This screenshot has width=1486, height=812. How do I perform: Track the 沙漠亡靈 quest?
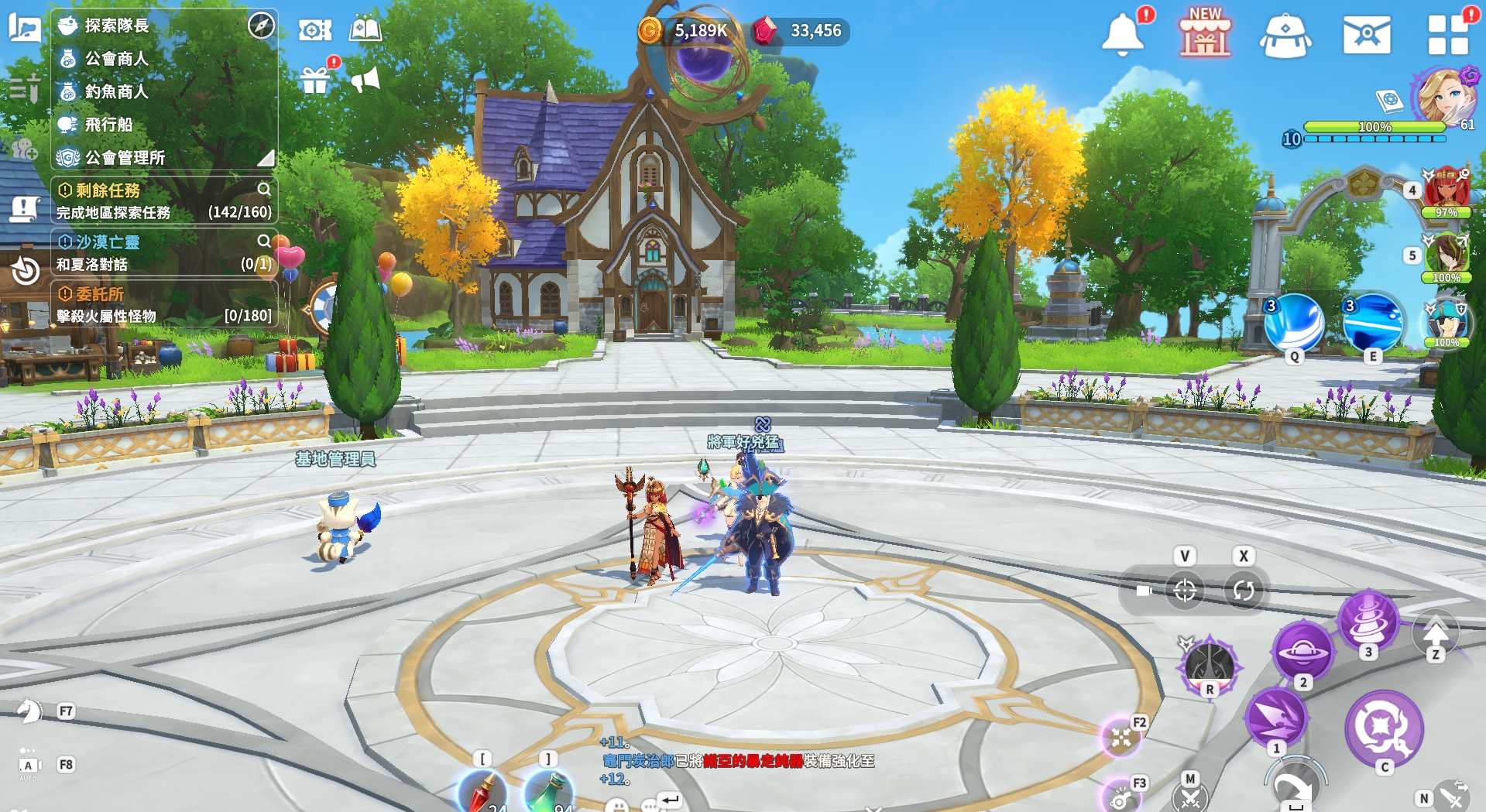(108, 242)
